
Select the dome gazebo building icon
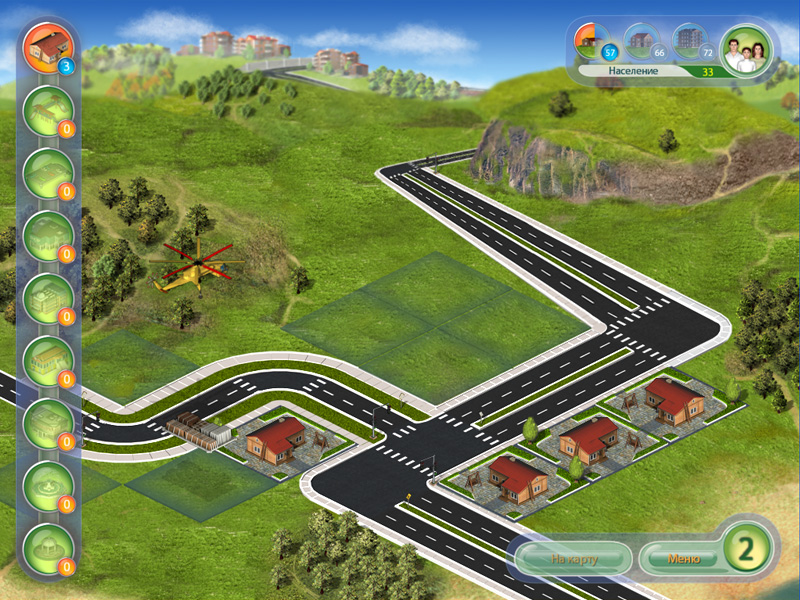coord(47,546)
